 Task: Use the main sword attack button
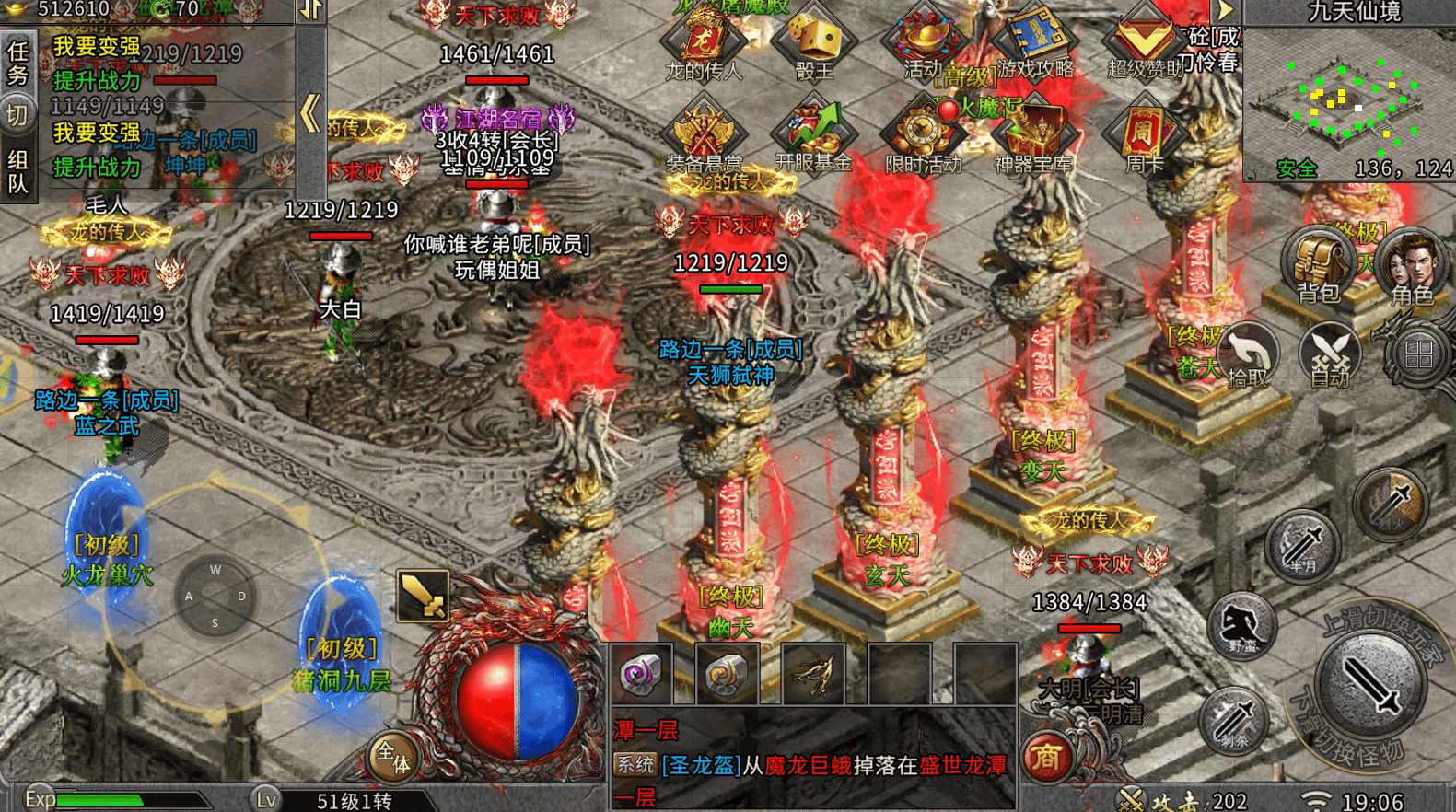click(1371, 684)
